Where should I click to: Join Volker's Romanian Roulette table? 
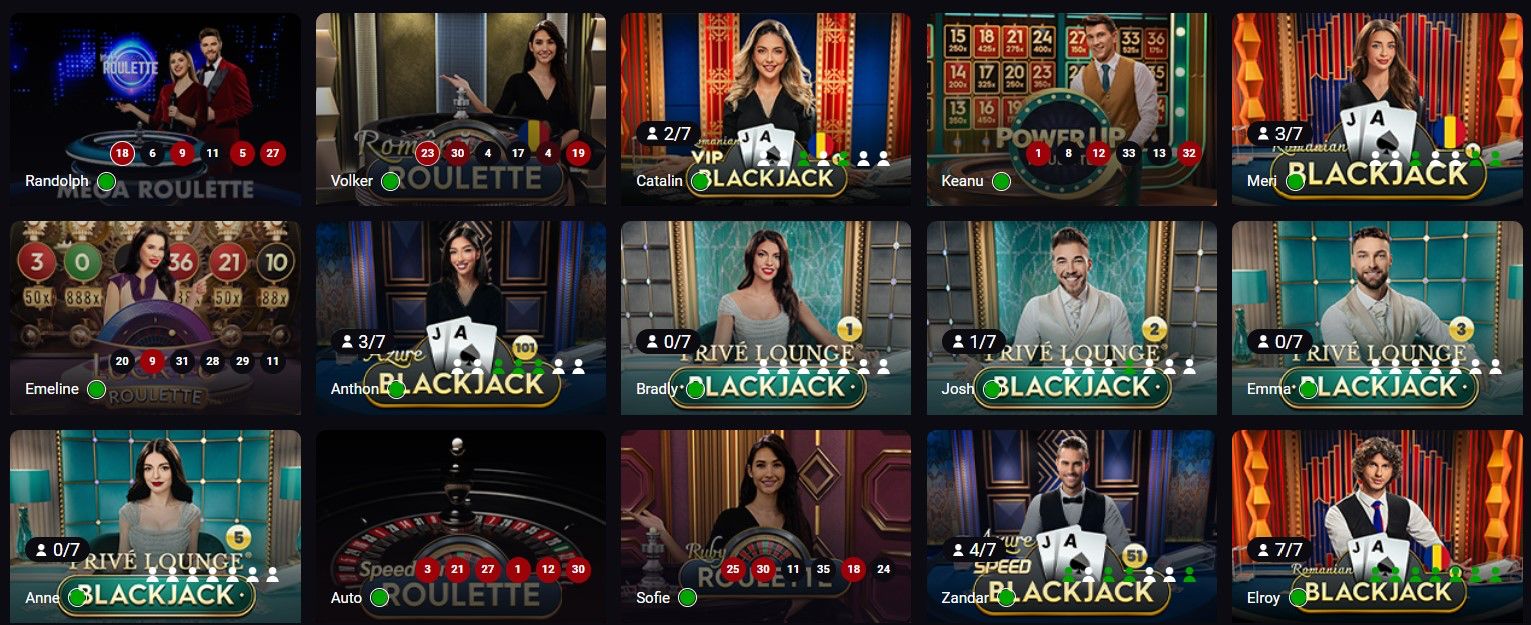[460, 90]
